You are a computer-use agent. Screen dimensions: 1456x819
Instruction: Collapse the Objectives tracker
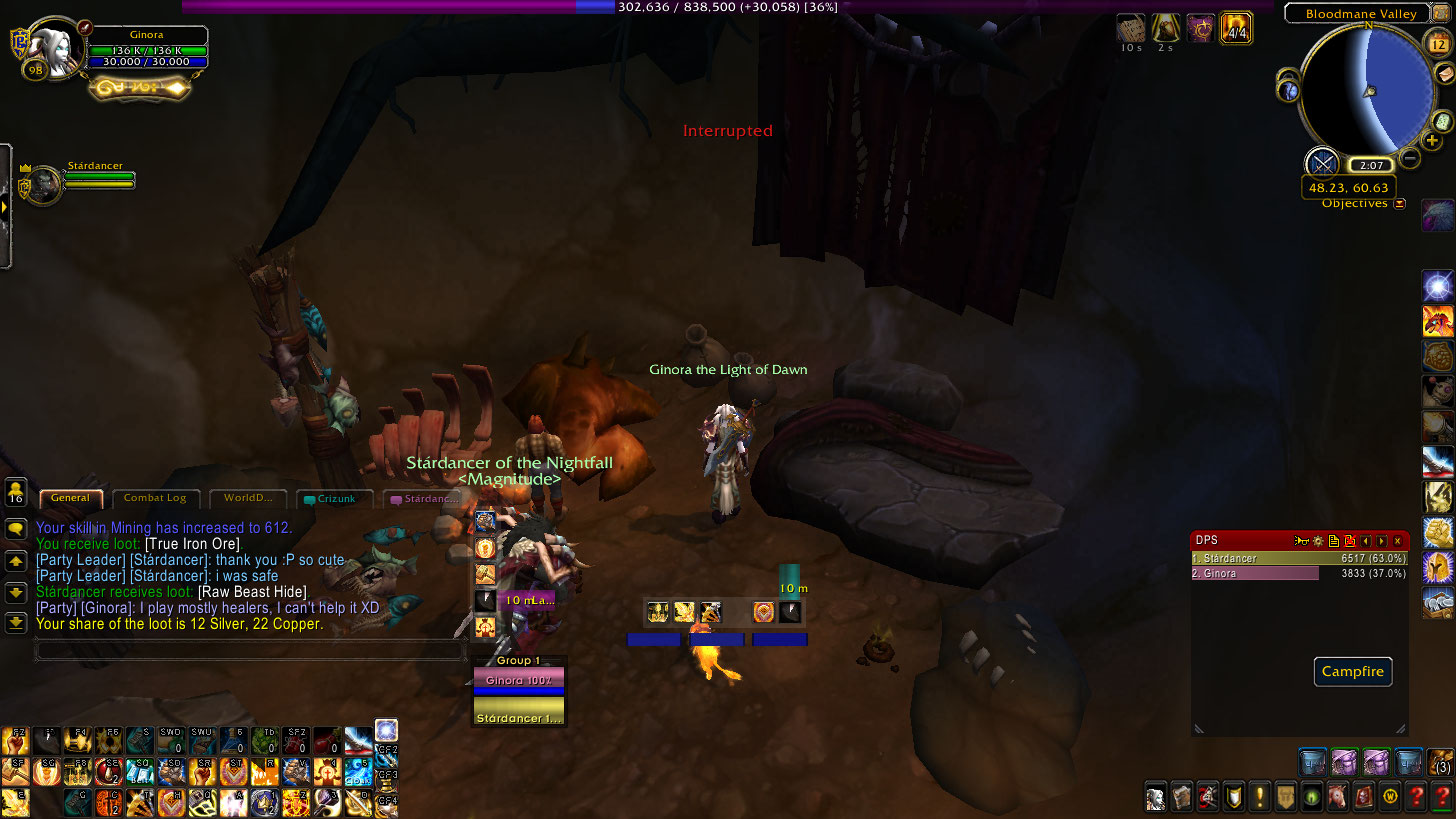[1399, 204]
